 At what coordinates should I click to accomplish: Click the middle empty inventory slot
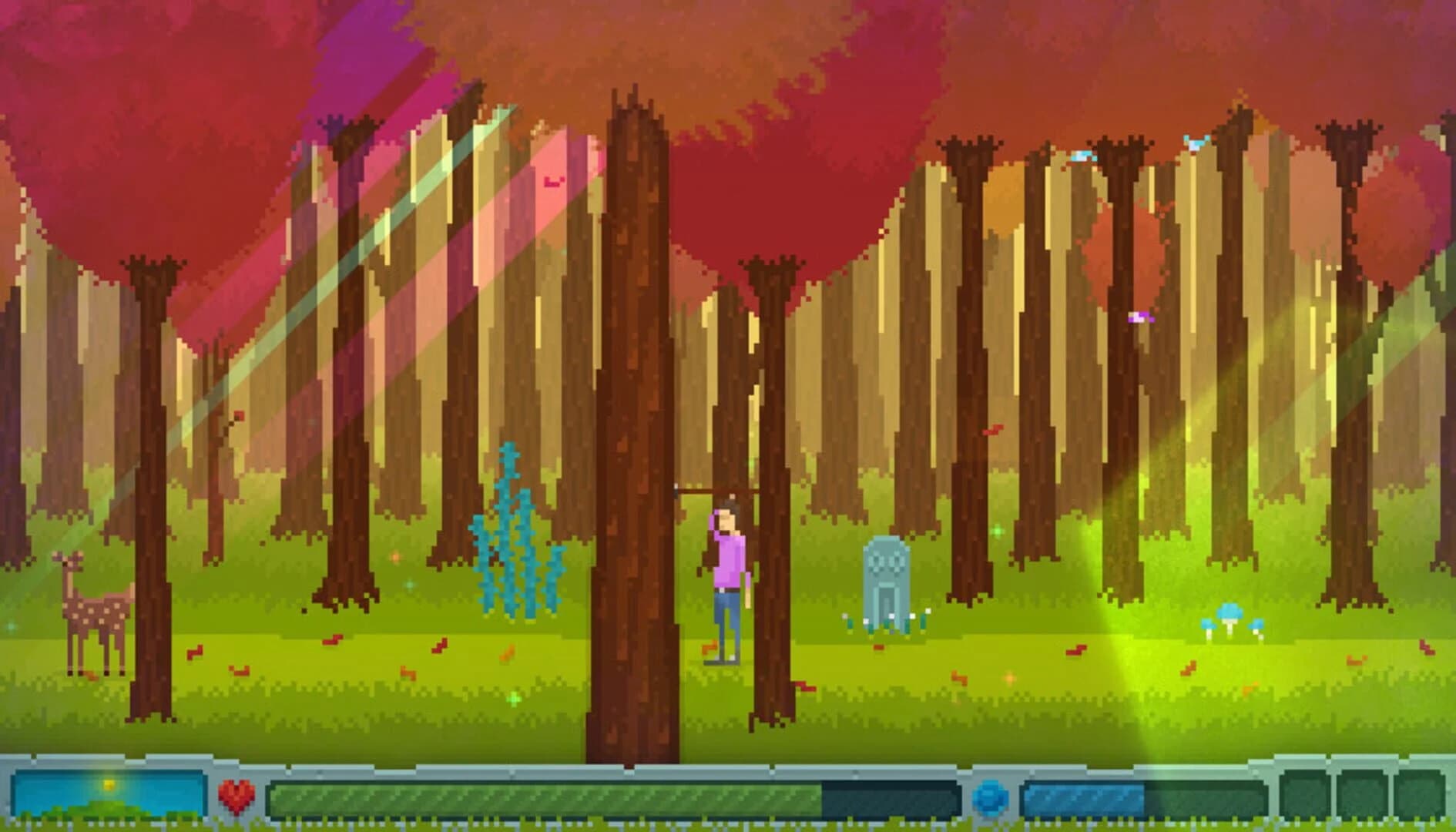[1361, 793]
